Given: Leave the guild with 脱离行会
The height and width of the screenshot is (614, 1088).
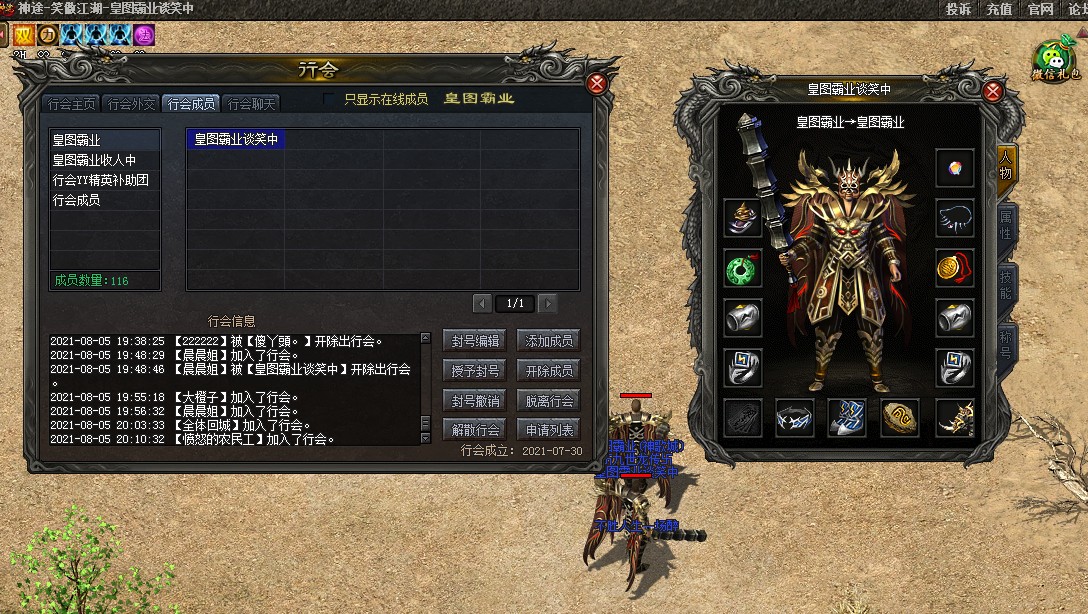Looking at the screenshot, I should point(549,401).
